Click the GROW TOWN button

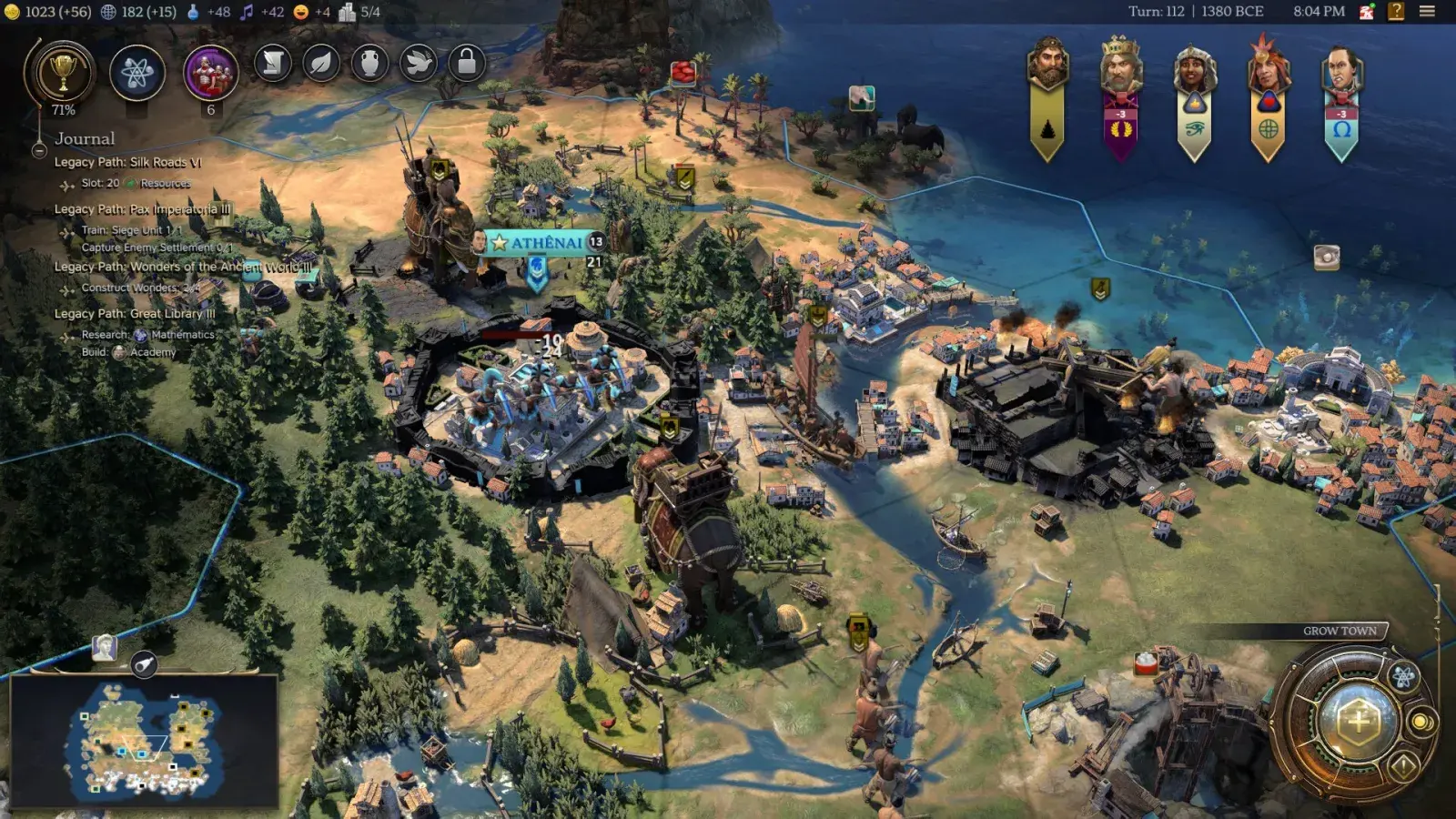click(1341, 630)
